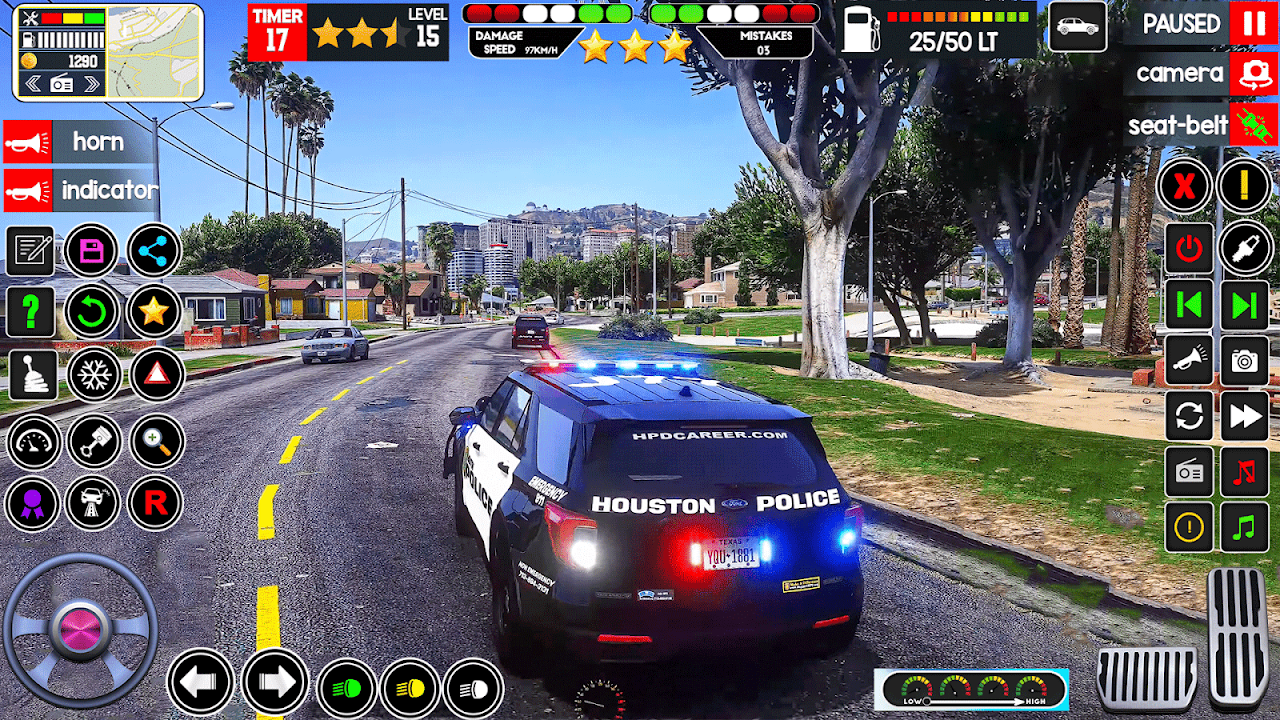Open the share icon
This screenshot has width=1280, height=720.
point(154,250)
